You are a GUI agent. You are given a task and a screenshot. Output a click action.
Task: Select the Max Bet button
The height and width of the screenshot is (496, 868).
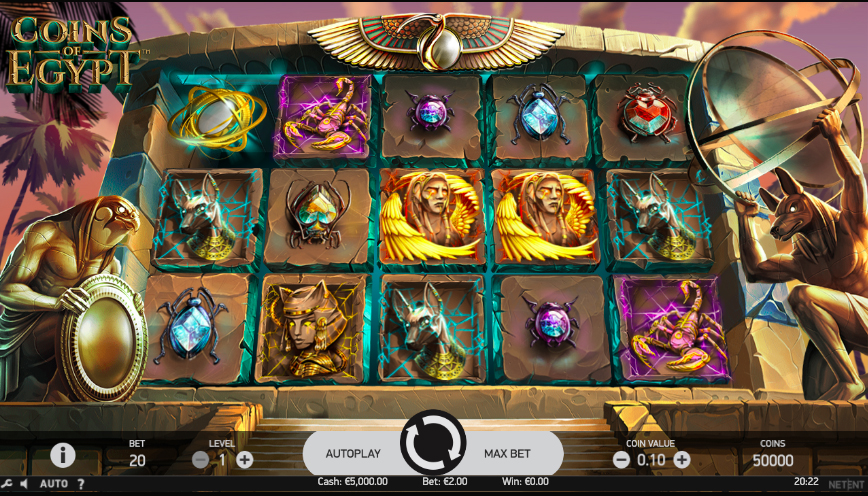point(507,453)
